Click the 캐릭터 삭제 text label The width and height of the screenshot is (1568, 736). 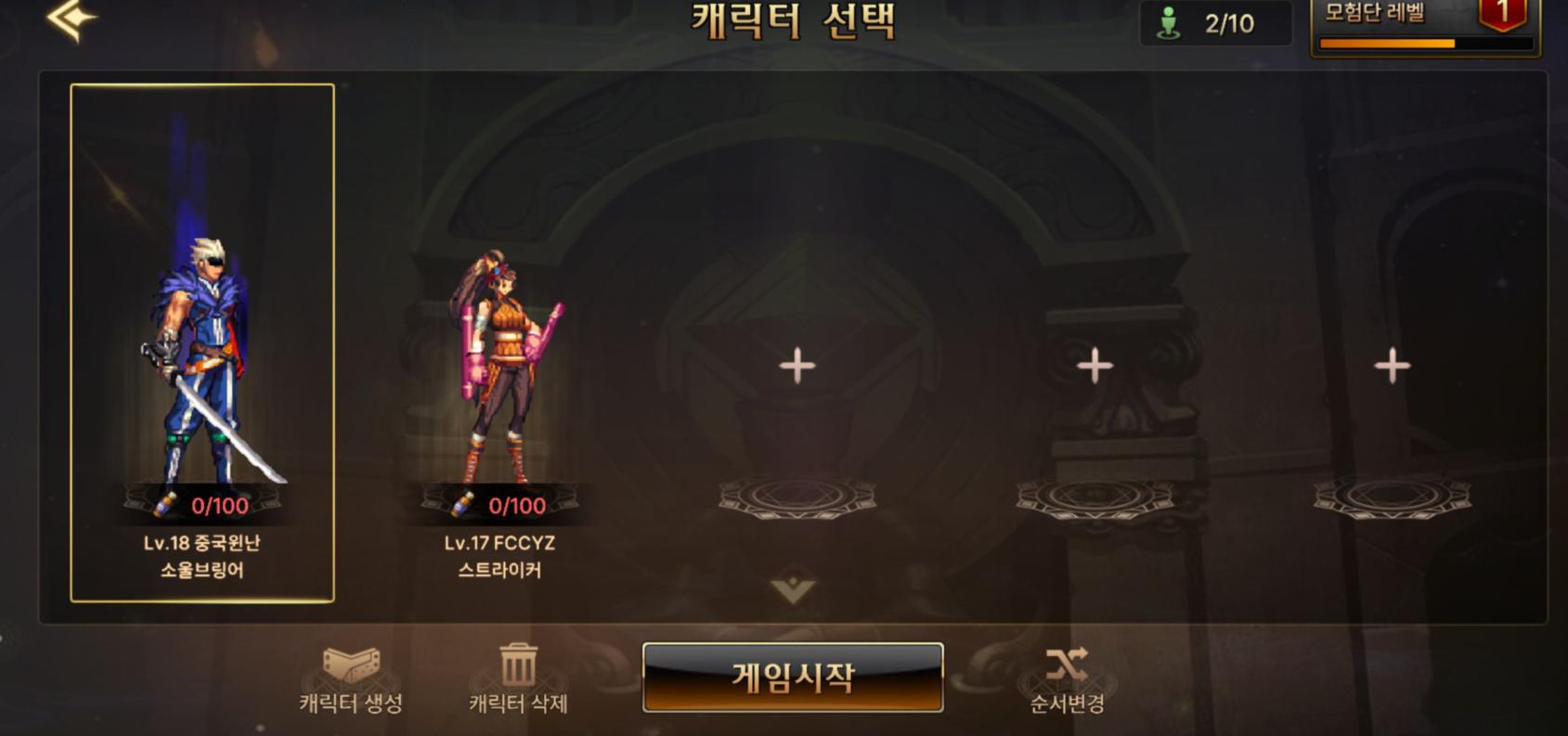tap(516, 703)
